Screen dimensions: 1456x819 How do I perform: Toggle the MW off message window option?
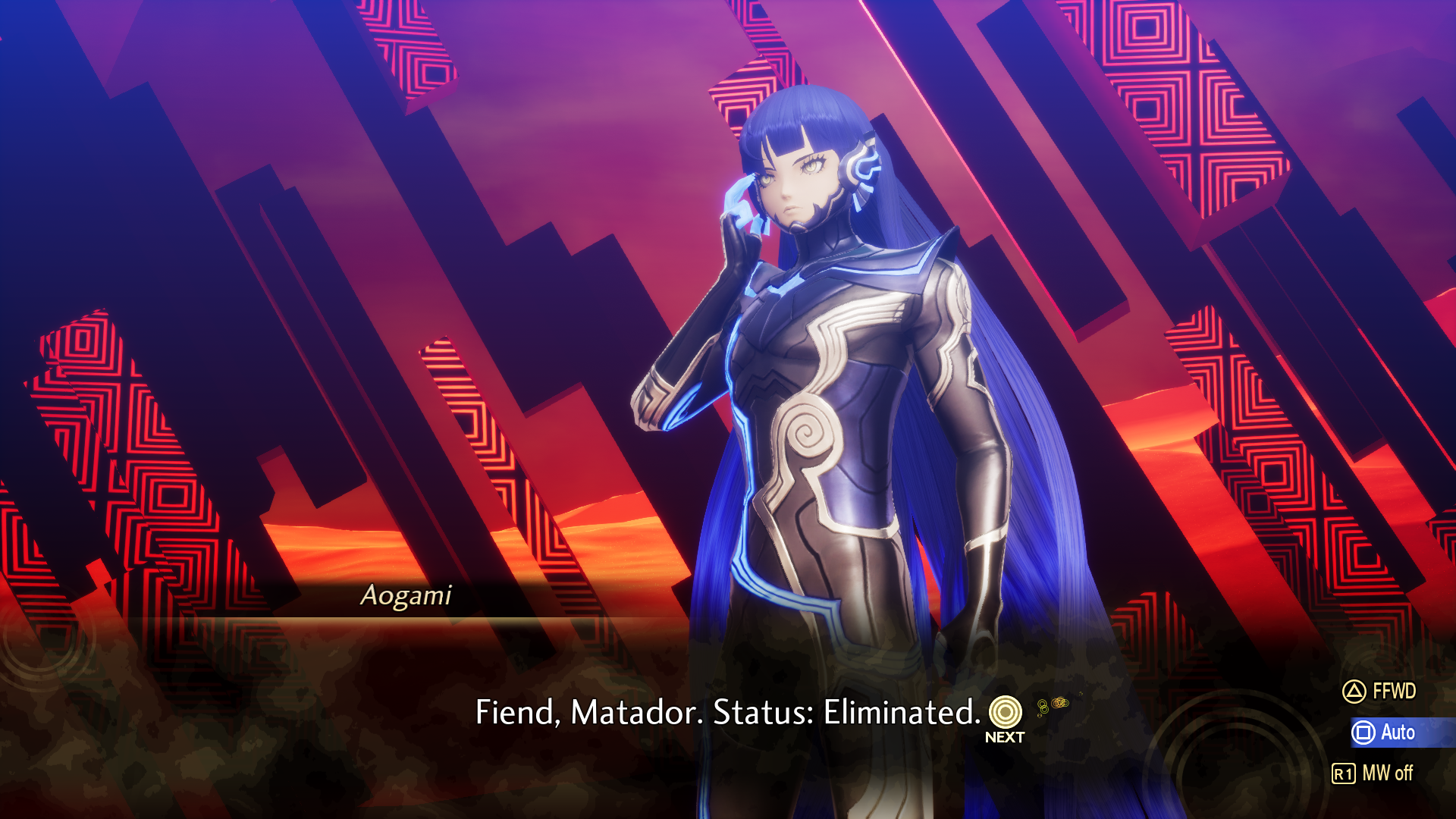coord(1373,773)
